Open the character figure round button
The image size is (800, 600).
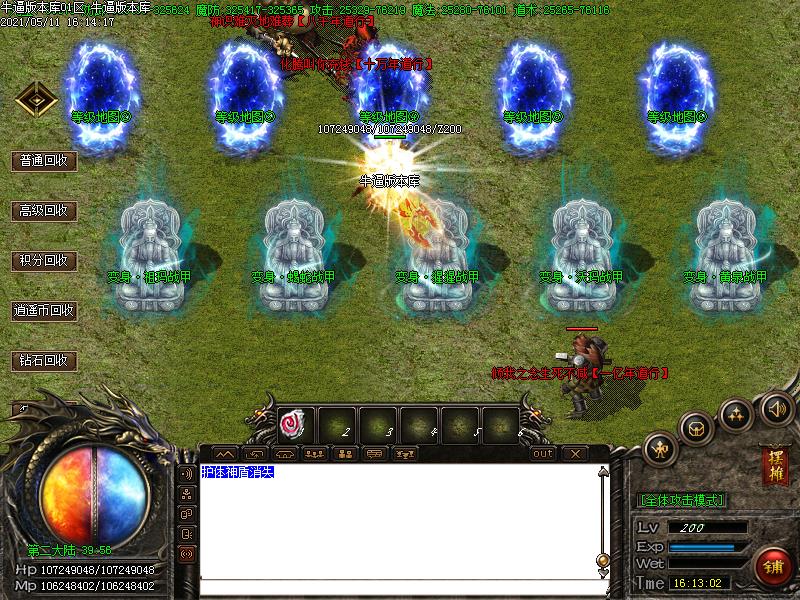click(662, 448)
